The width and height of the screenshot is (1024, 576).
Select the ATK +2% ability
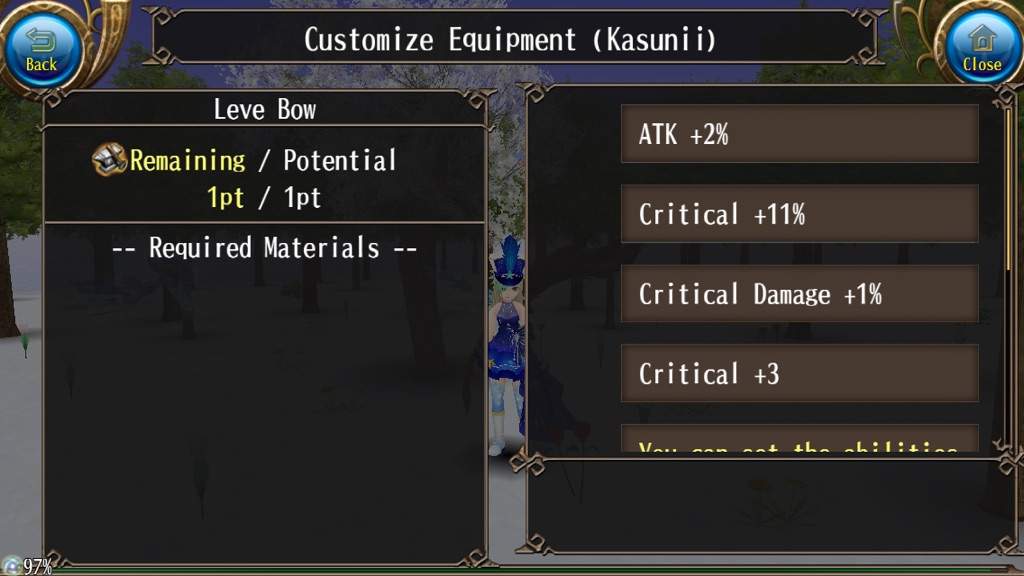pos(799,134)
